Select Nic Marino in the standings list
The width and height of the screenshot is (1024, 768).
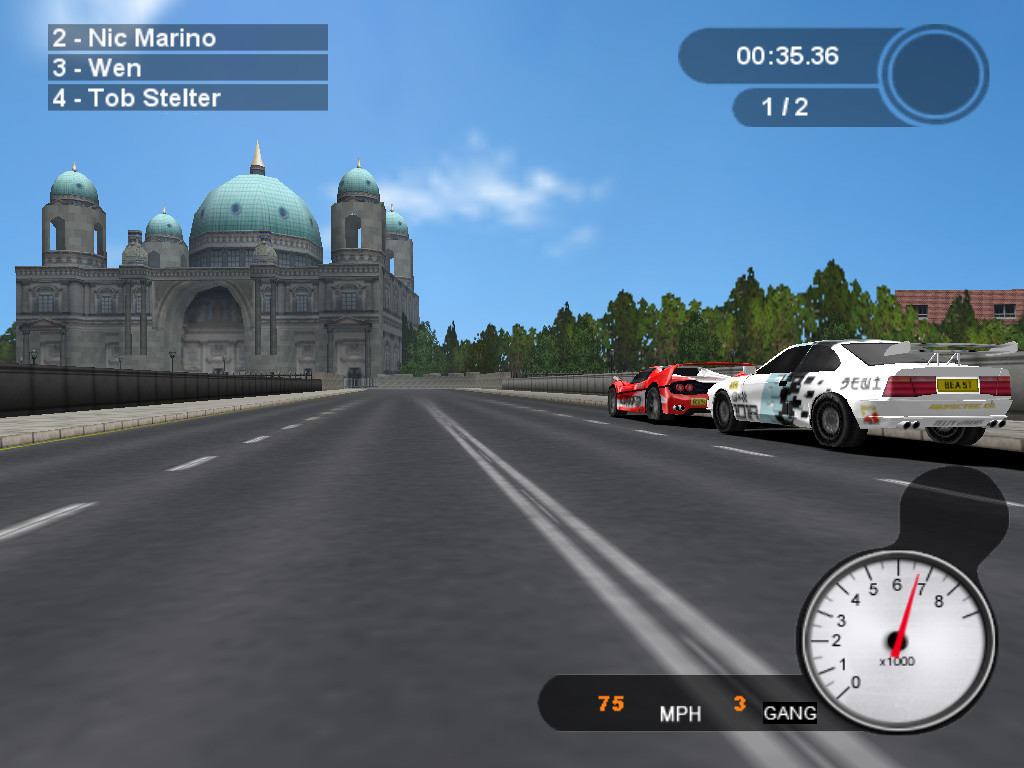[188, 38]
